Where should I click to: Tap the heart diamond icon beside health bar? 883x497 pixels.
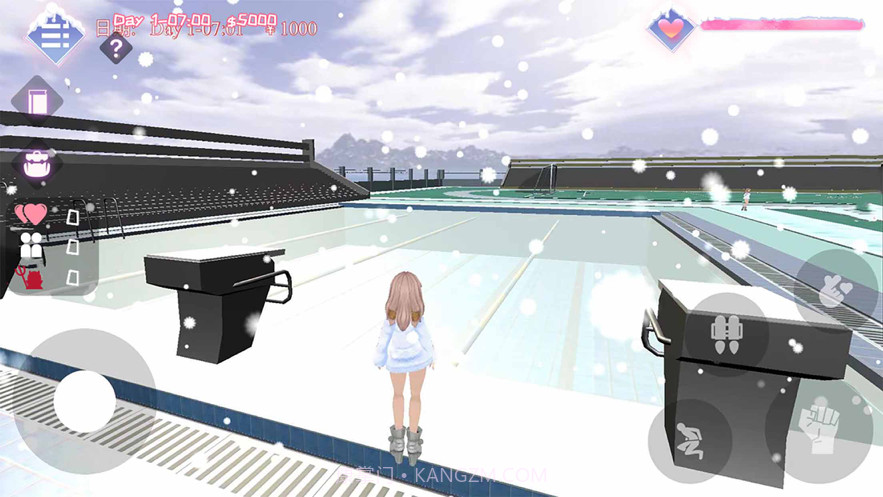(671, 28)
